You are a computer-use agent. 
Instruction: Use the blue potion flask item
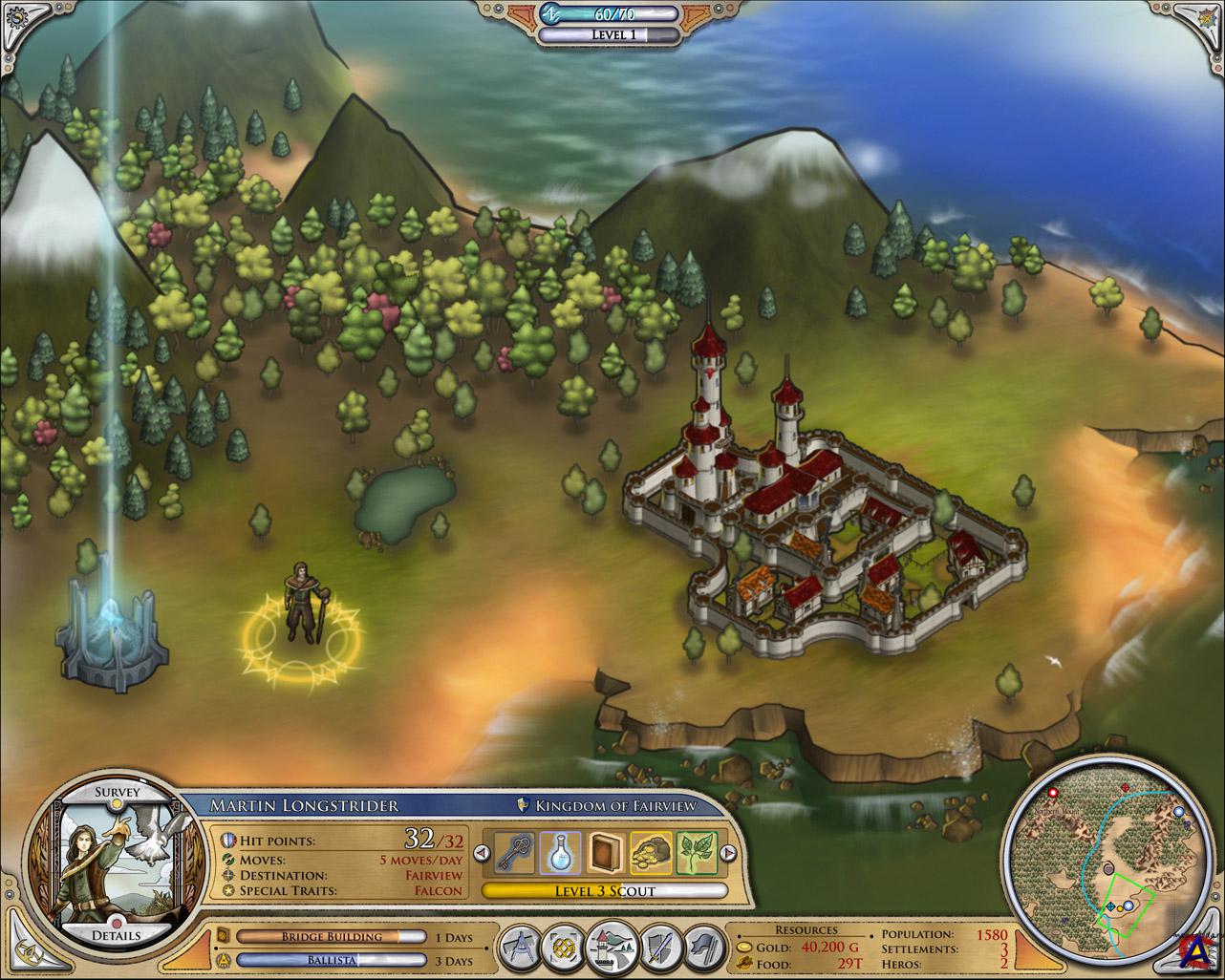click(559, 853)
